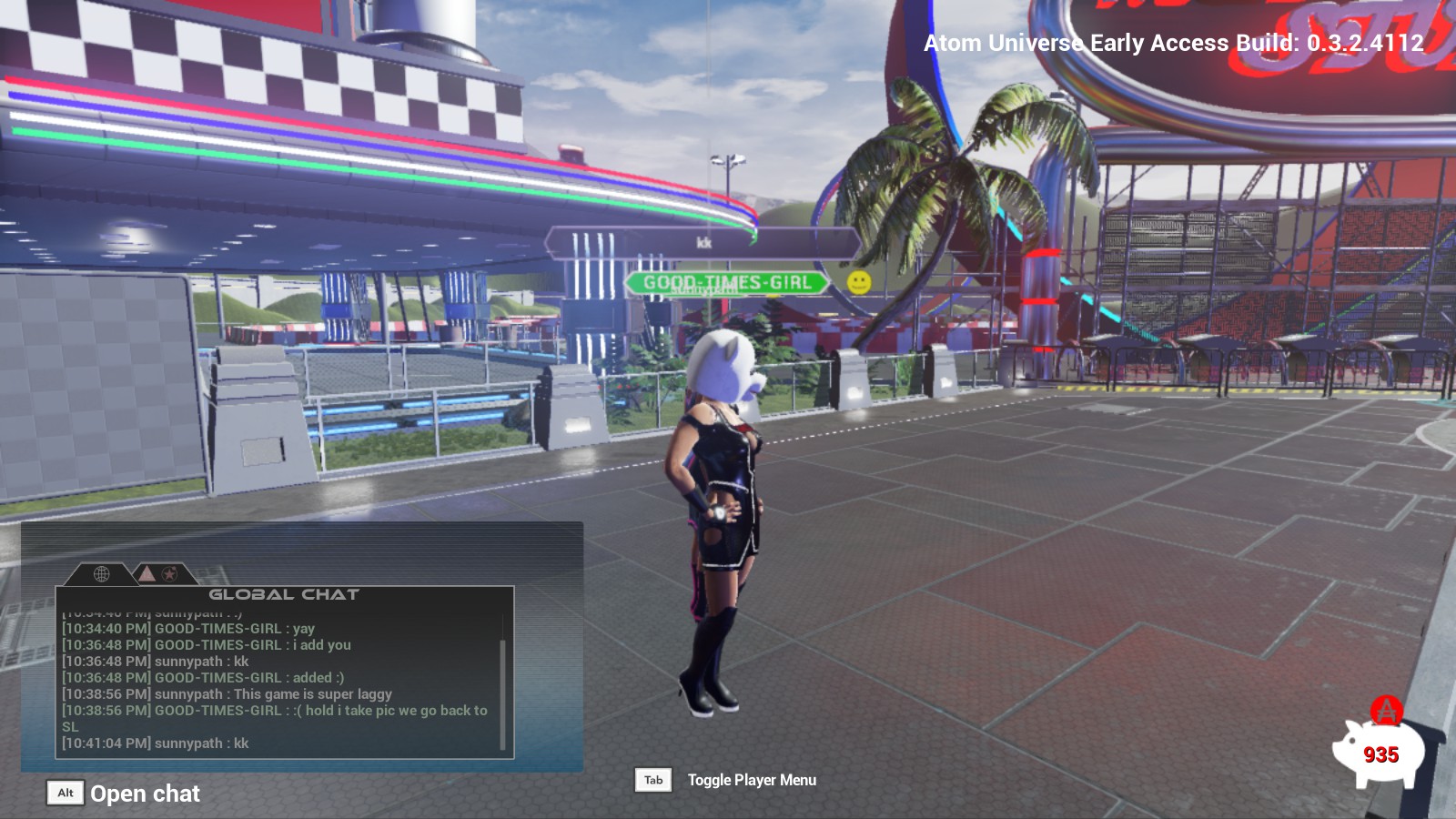Switch to the globe global chat tab
The width and height of the screenshot is (1456, 819).
pyautogui.click(x=101, y=573)
